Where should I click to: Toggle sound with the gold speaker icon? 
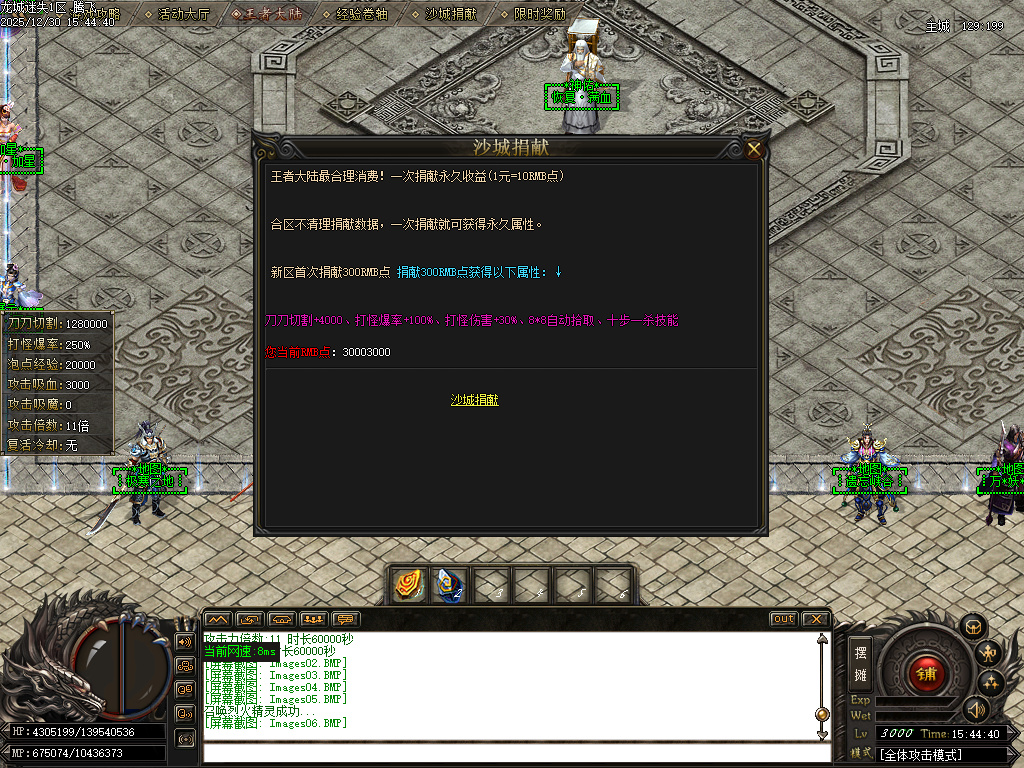(x=975, y=709)
